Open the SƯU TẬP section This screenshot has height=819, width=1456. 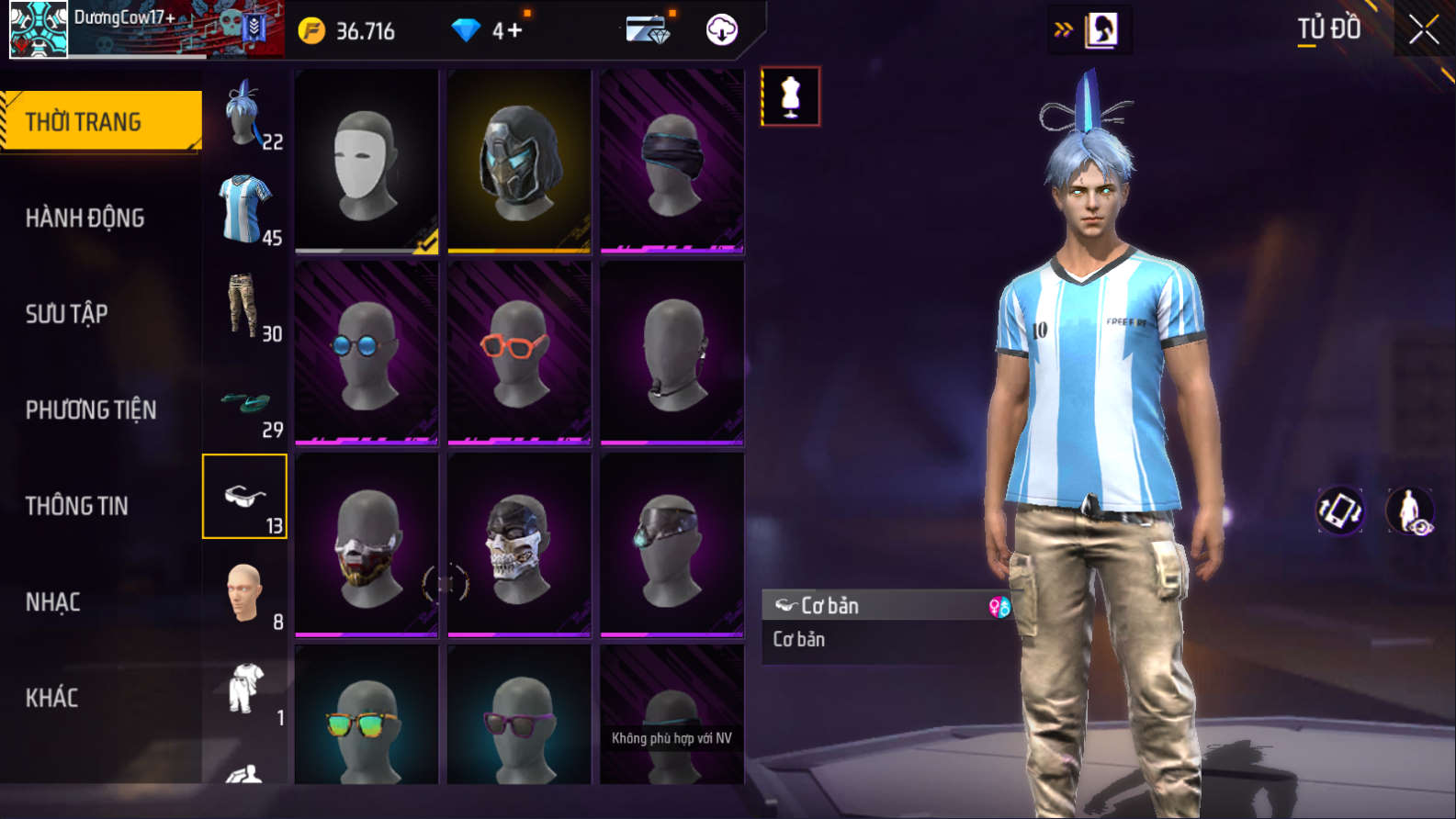(67, 314)
